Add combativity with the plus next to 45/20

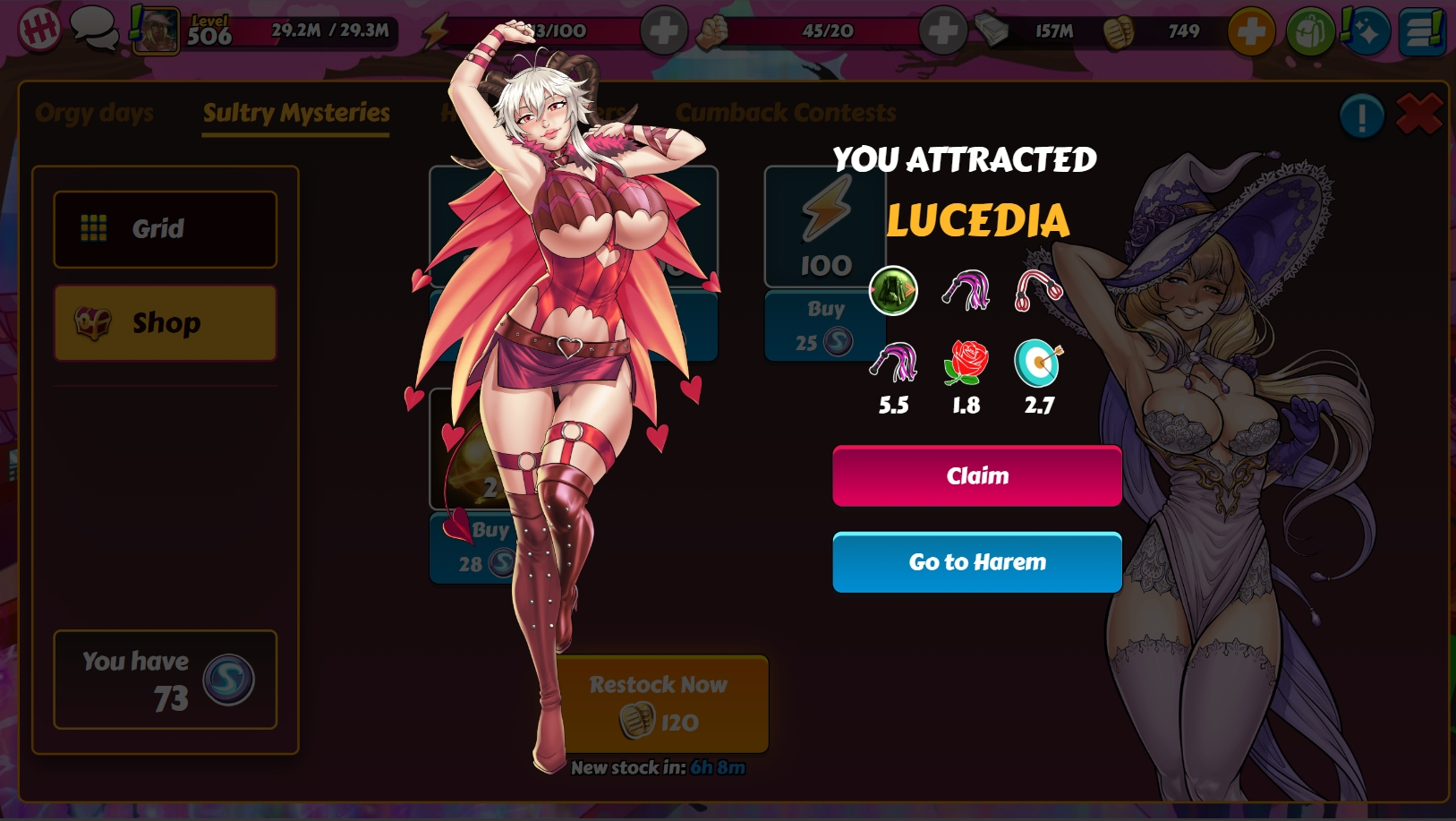[942, 31]
